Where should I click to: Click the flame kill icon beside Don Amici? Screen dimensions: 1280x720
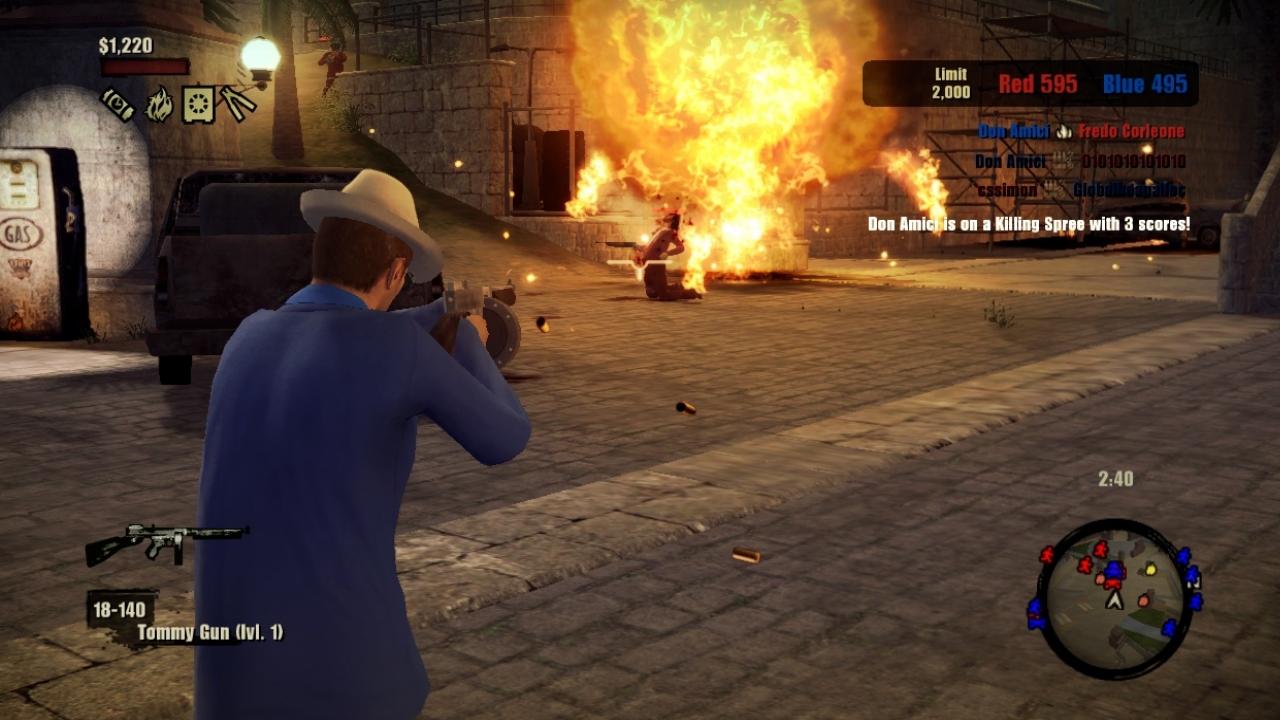[1064, 131]
